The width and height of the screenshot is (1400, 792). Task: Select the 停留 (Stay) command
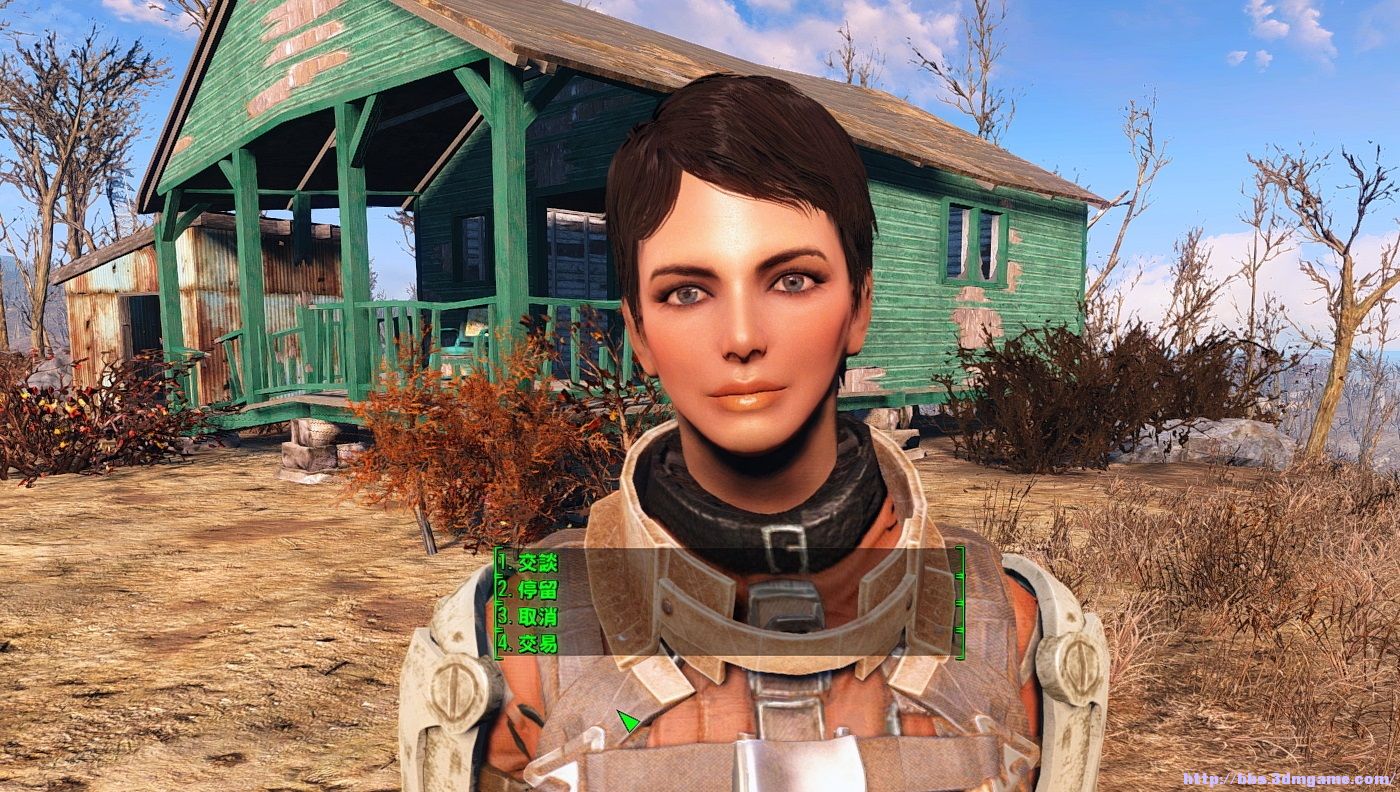point(529,589)
